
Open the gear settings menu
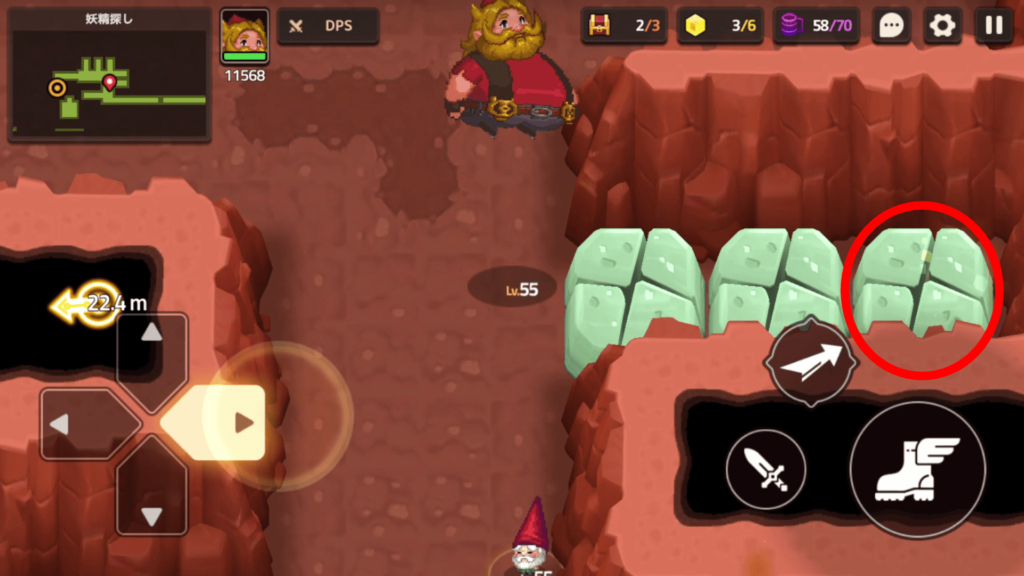point(942,26)
